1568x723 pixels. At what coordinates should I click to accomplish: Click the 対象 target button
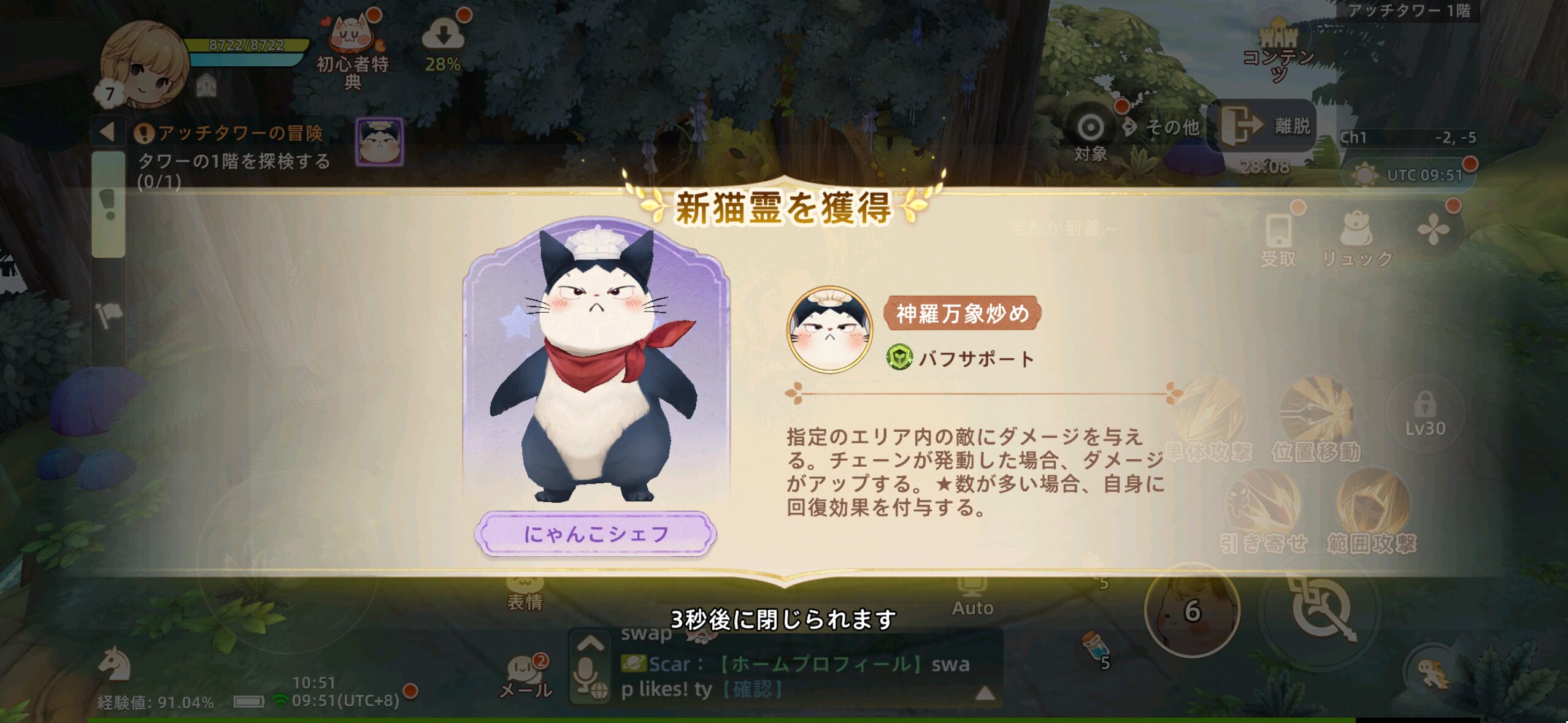click(x=1090, y=135)
